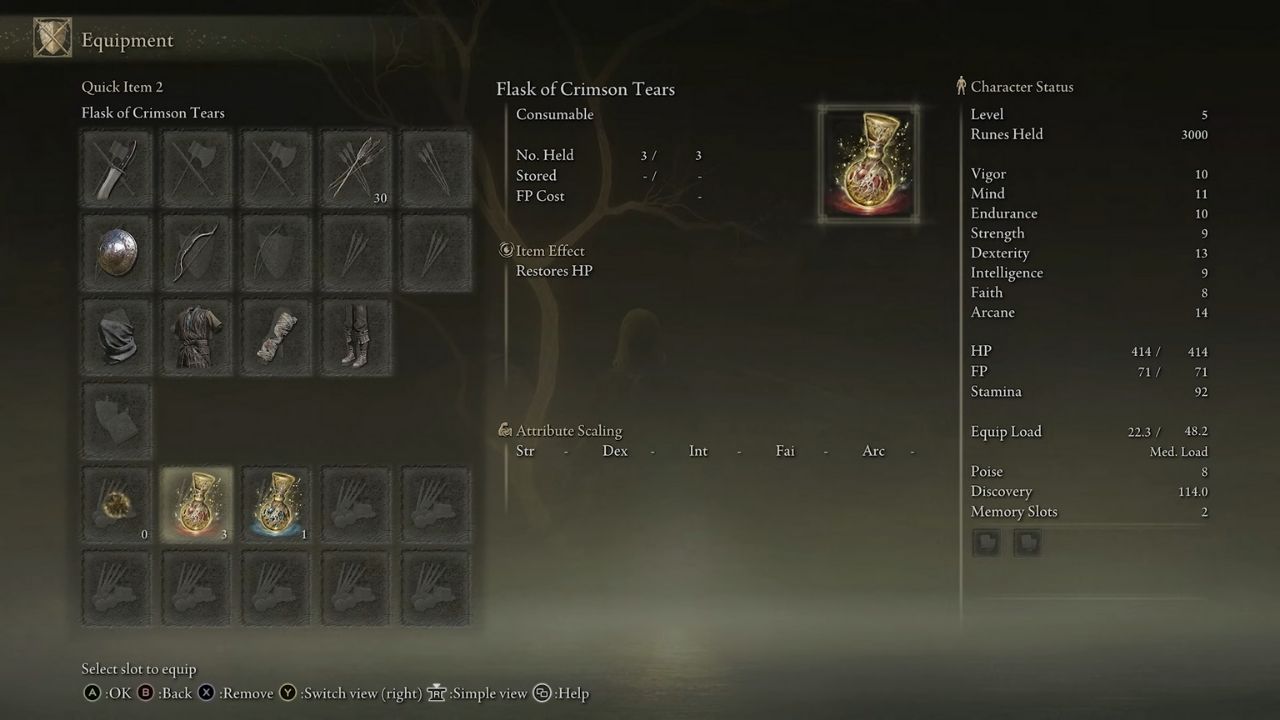Click the Flask of Crimson Tears preview image
The width and height of the screenshot is (1280, 720).
pyautogui.click(x=869, y=164)
